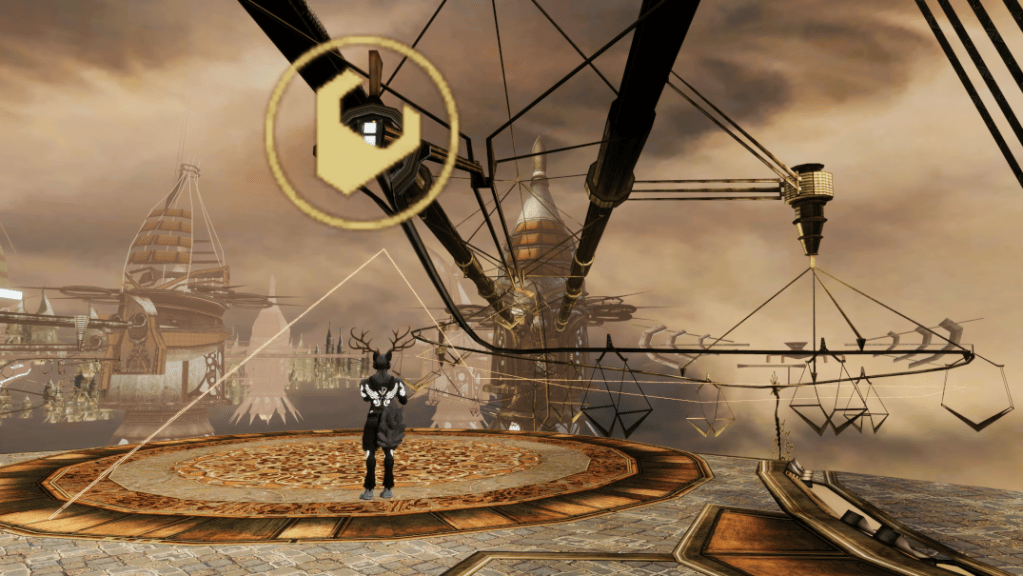Select the gold hexagon marker in the circle
The image size is (1023, 576).
[x=362, y=132]
